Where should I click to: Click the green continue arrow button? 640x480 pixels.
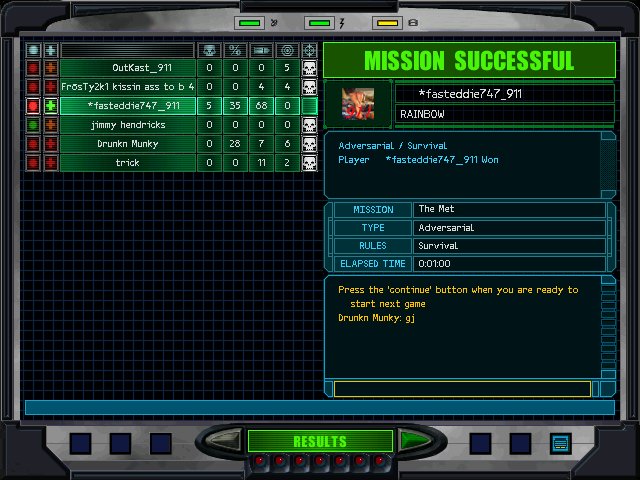click(415, 441)
